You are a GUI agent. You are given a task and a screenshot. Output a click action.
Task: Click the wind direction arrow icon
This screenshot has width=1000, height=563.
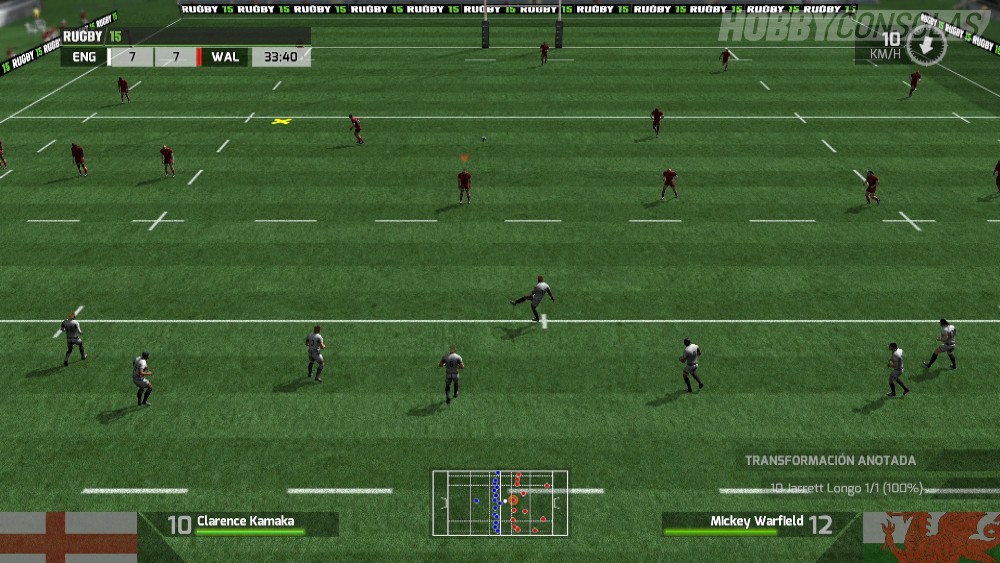pyautogui.click(x=926, y=45)
